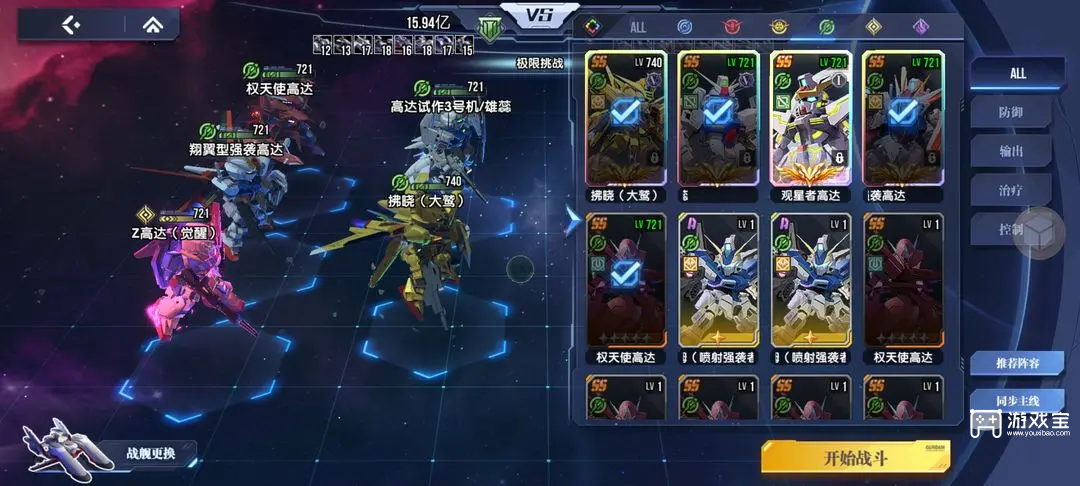Go back using the top-left arrow button

[69, 24]
